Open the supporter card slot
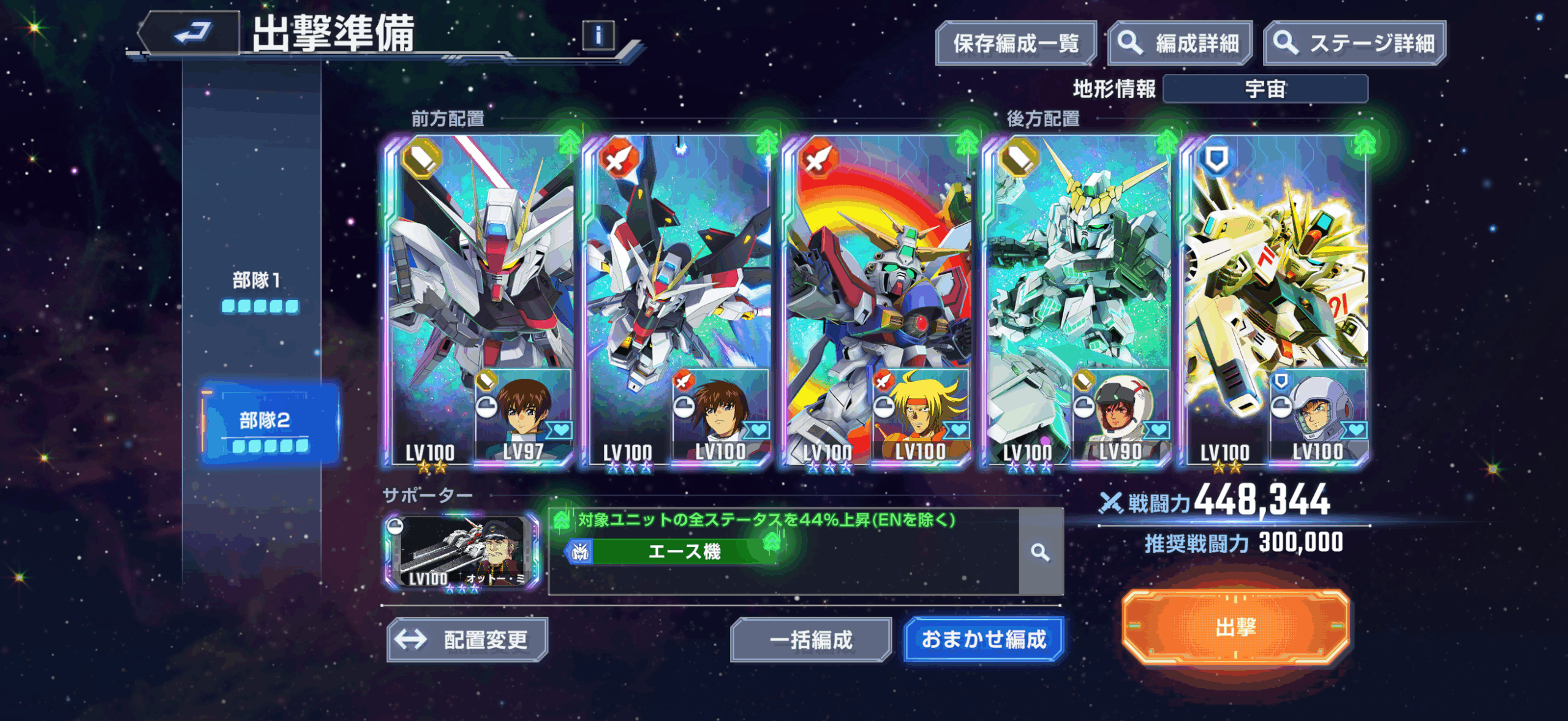 pyautogui.click(x=462, y=551)
